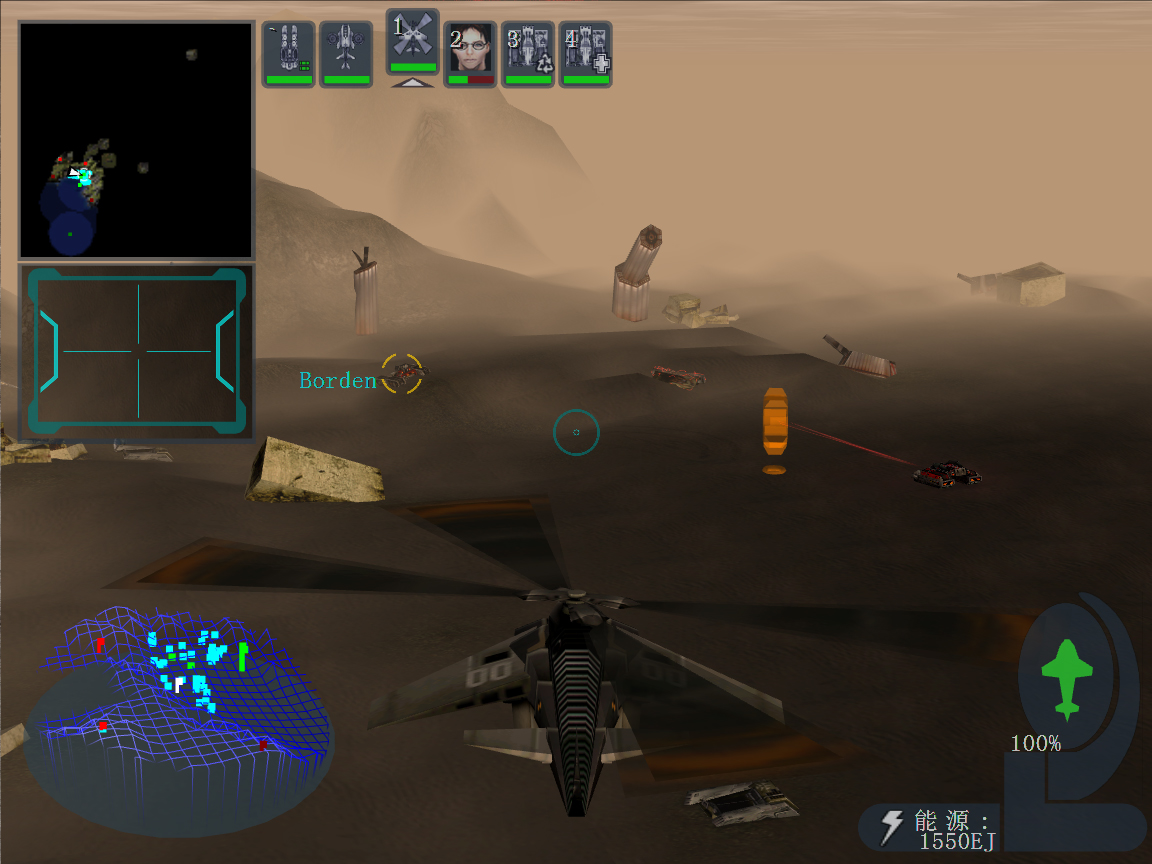
Task: Select unit 2 with the pilot portrait
Action: (470, 54)
